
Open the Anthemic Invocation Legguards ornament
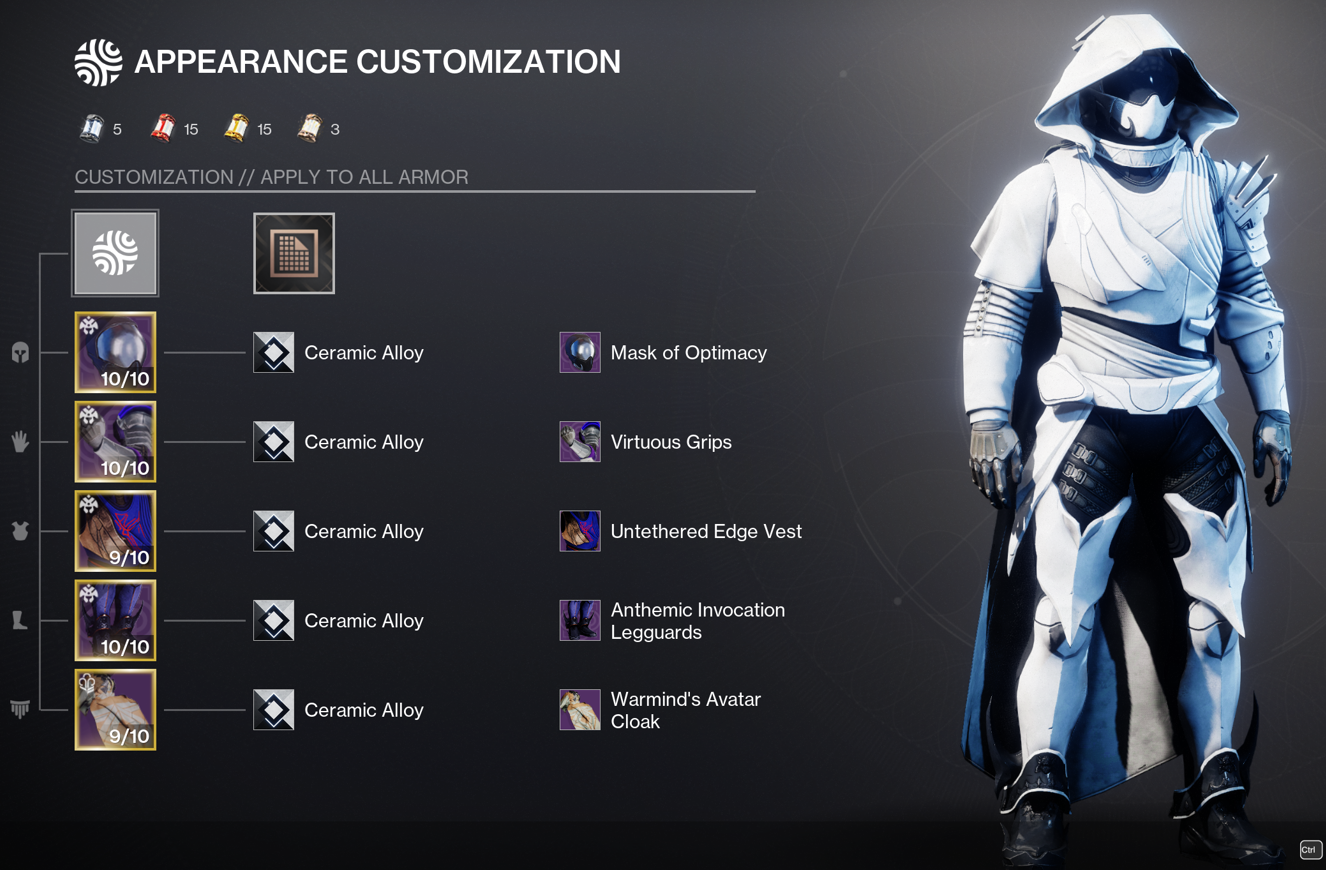point(580,621)
